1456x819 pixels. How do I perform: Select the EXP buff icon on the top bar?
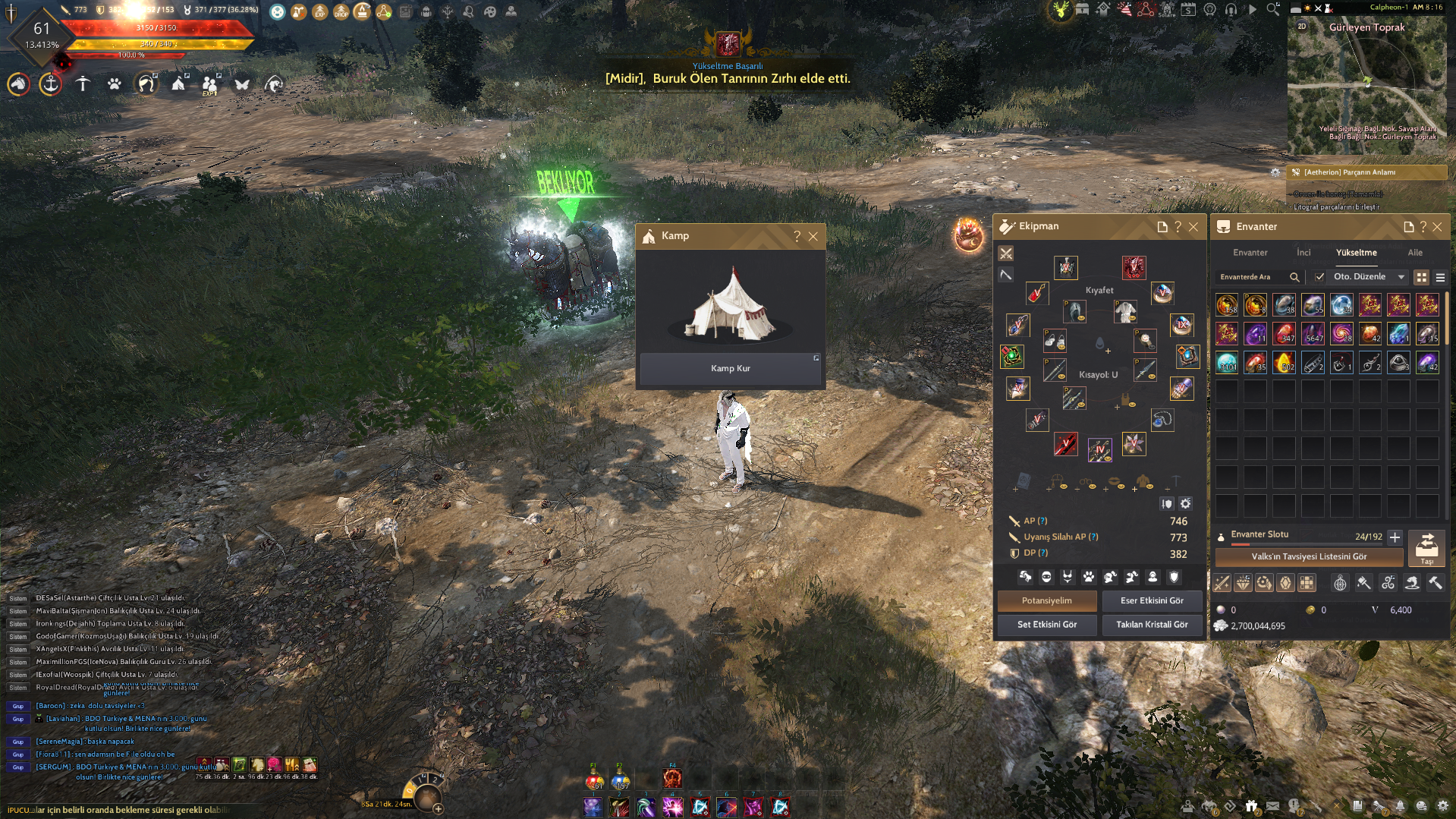pyautogui.click(x=319, y=11)
